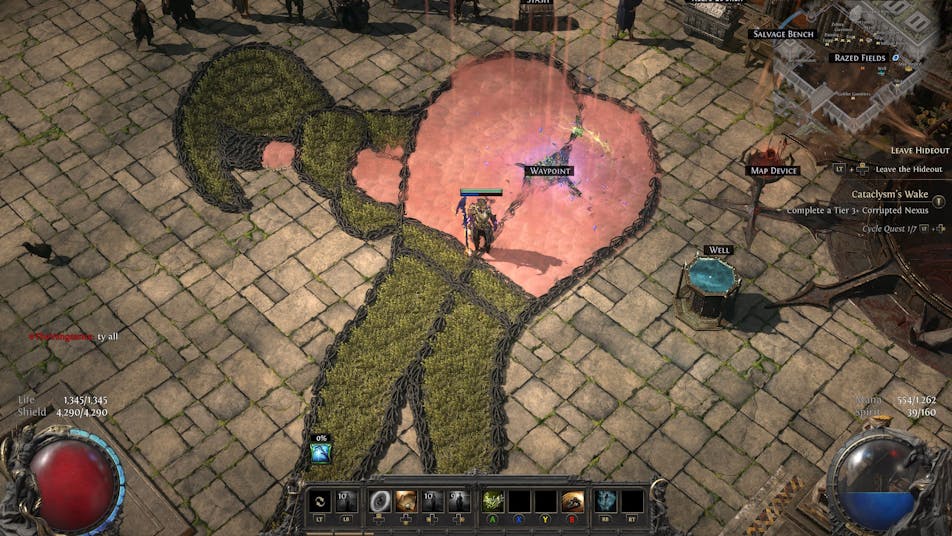The image size is (952, 536).
Task: Click the round quest marker beside Cataclysm's Wake
Action: pyautogui.click(x=939, y=195)
